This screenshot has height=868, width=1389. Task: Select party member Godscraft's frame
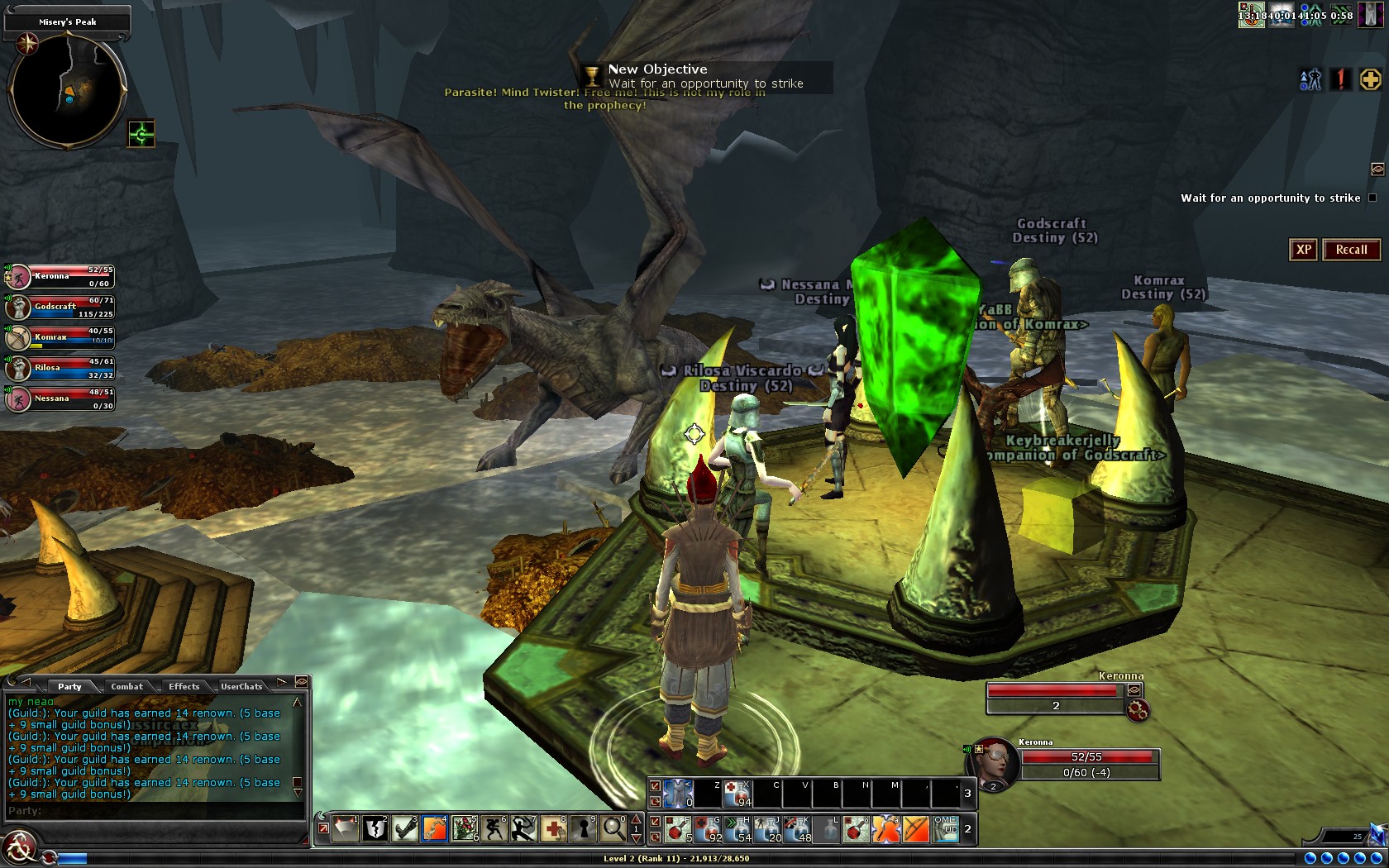pos(60,307)
